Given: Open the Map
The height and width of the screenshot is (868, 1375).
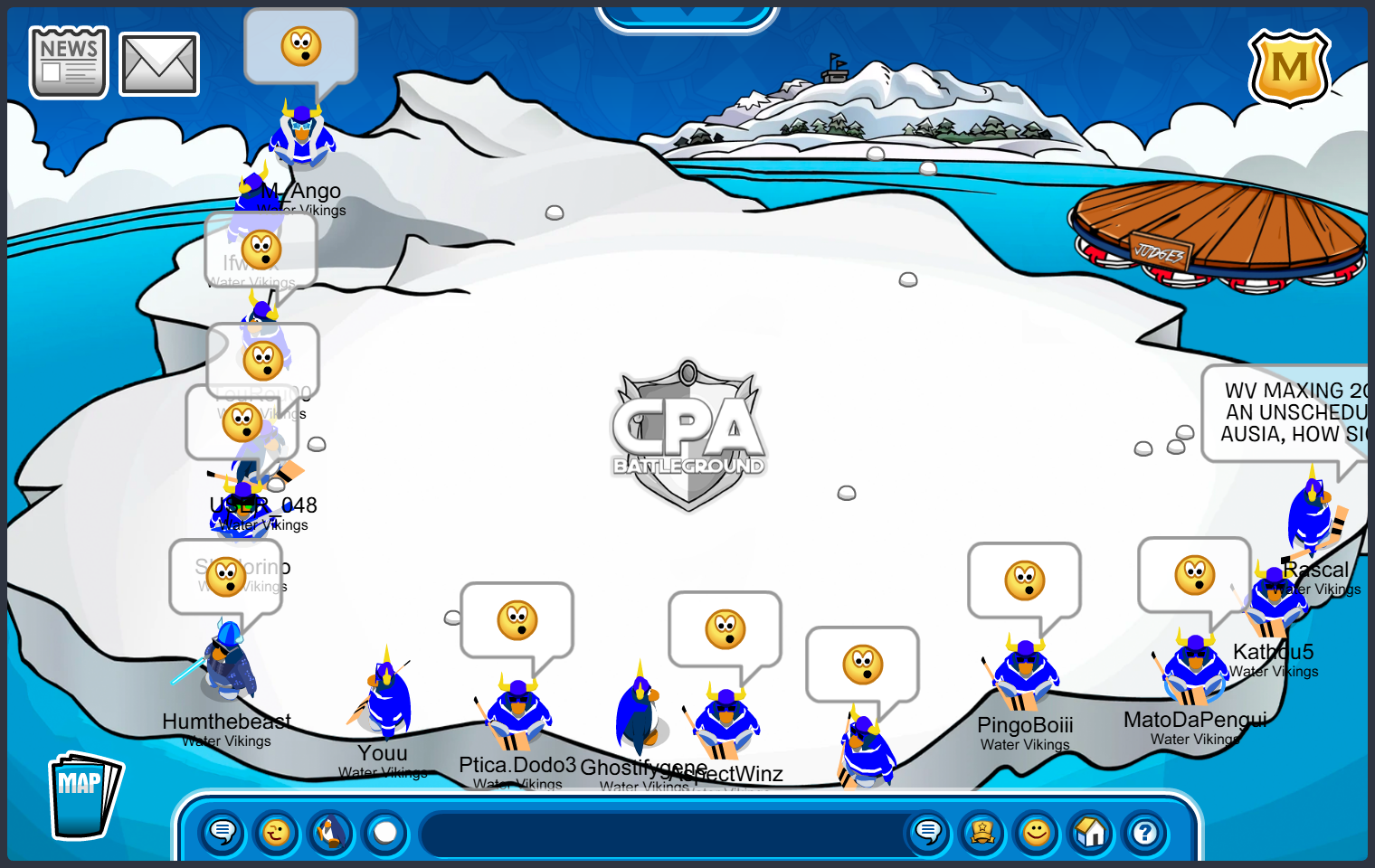Looking at the screenshot, I should point(83,796).
